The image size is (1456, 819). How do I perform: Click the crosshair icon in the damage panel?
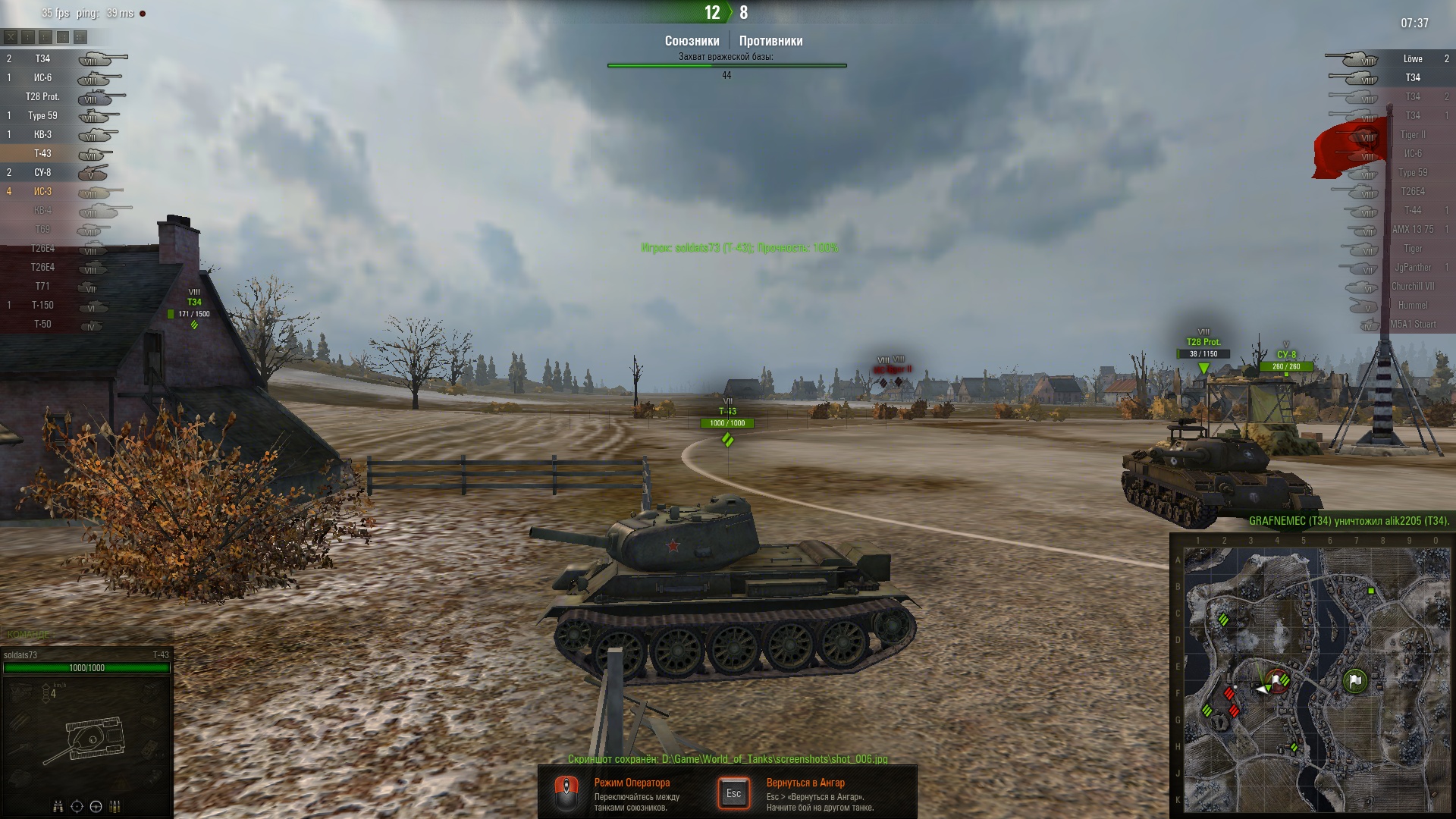pyautogui.click(x=77, y=806)
